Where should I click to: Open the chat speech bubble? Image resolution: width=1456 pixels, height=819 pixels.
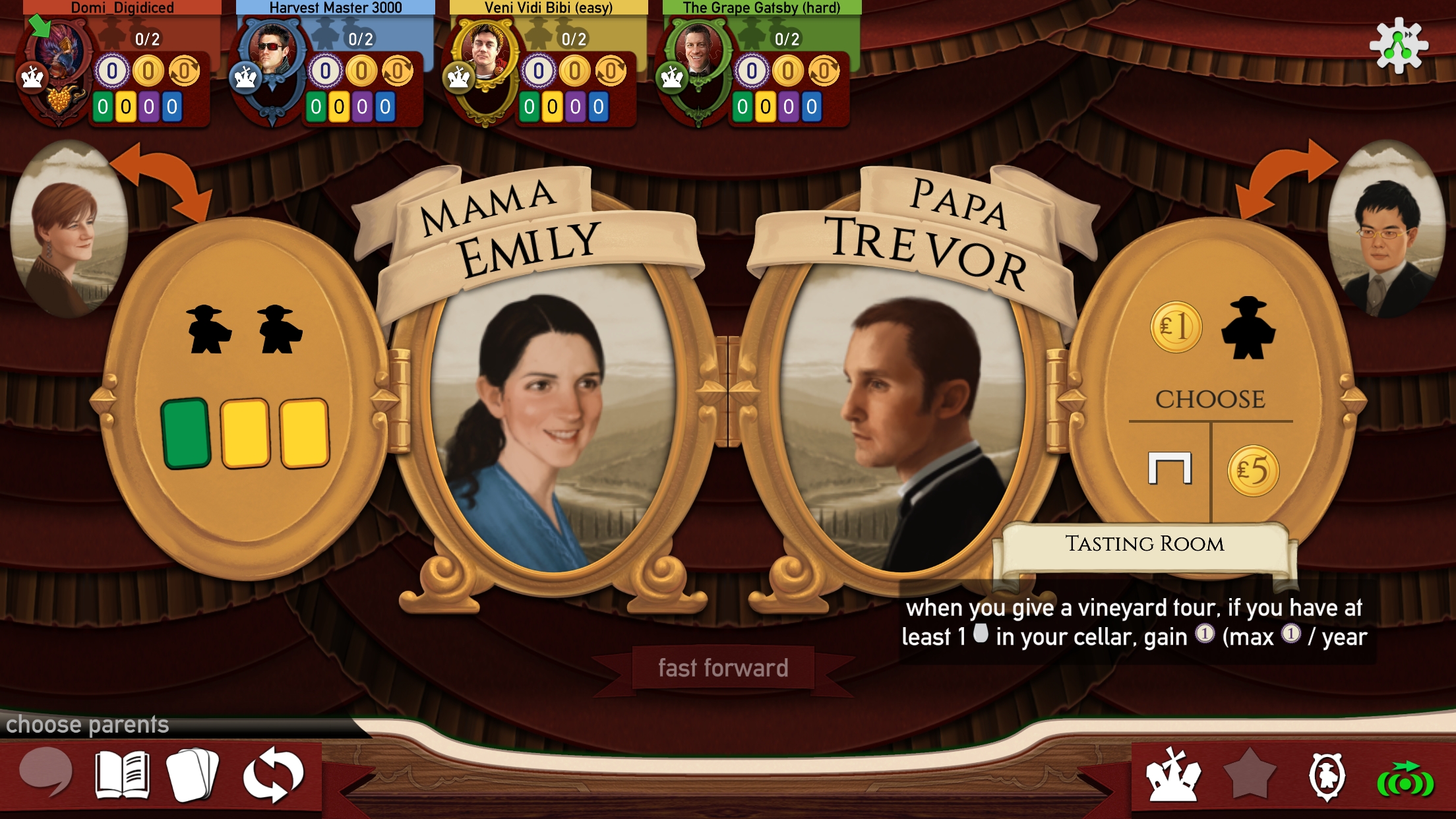click(45, 772)
